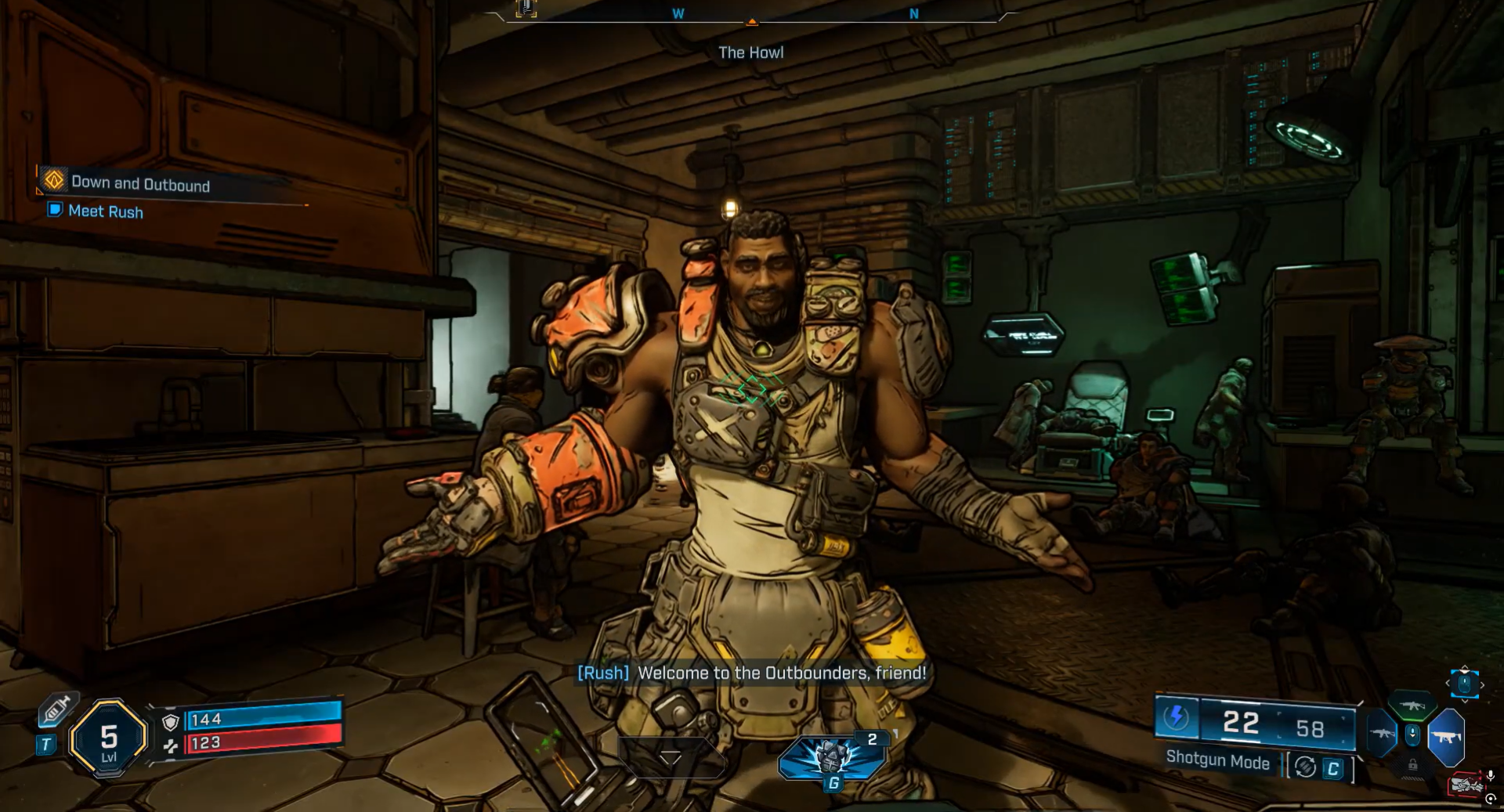Use the repair kit syringe icon
Screen dimensions: 1504x812
coord(57,709)
